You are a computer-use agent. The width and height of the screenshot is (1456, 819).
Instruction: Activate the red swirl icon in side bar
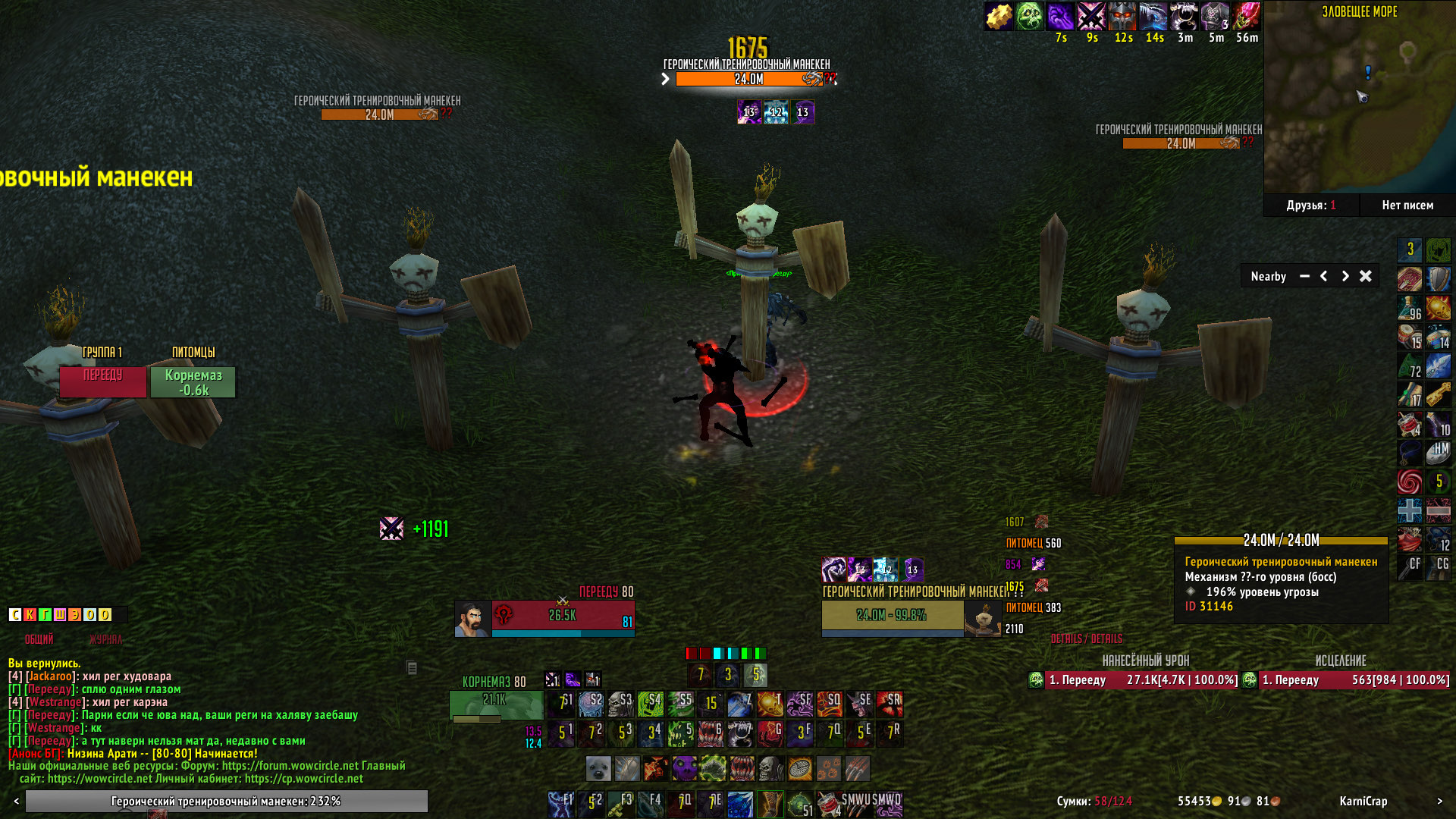click(1409, 482)
